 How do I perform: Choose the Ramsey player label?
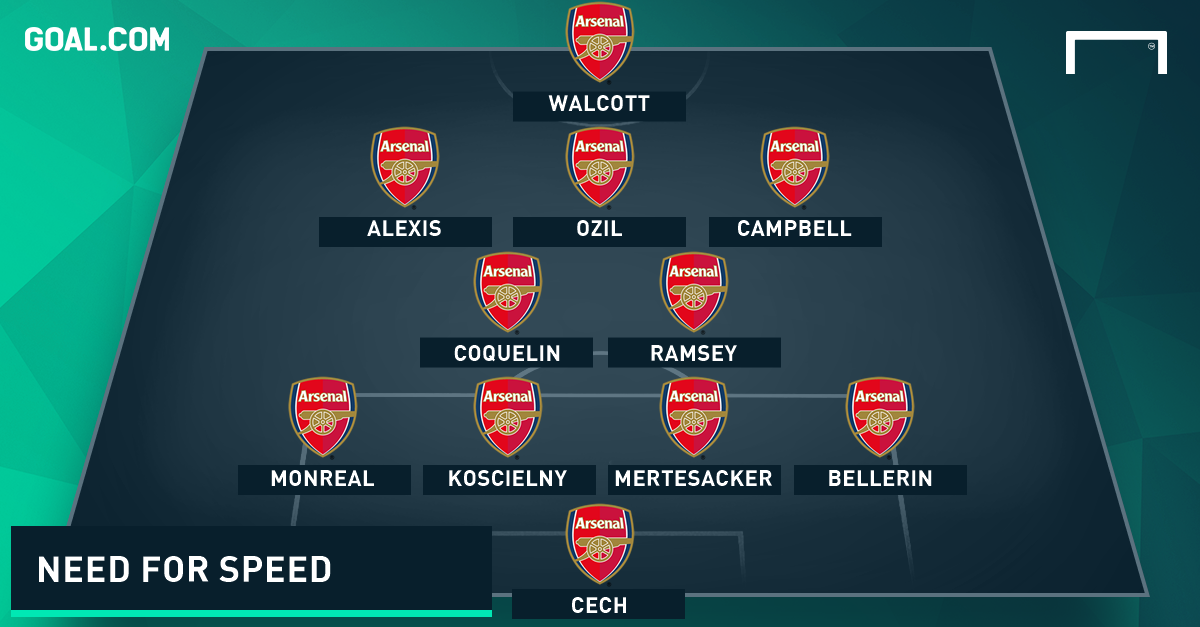point(694,353)
